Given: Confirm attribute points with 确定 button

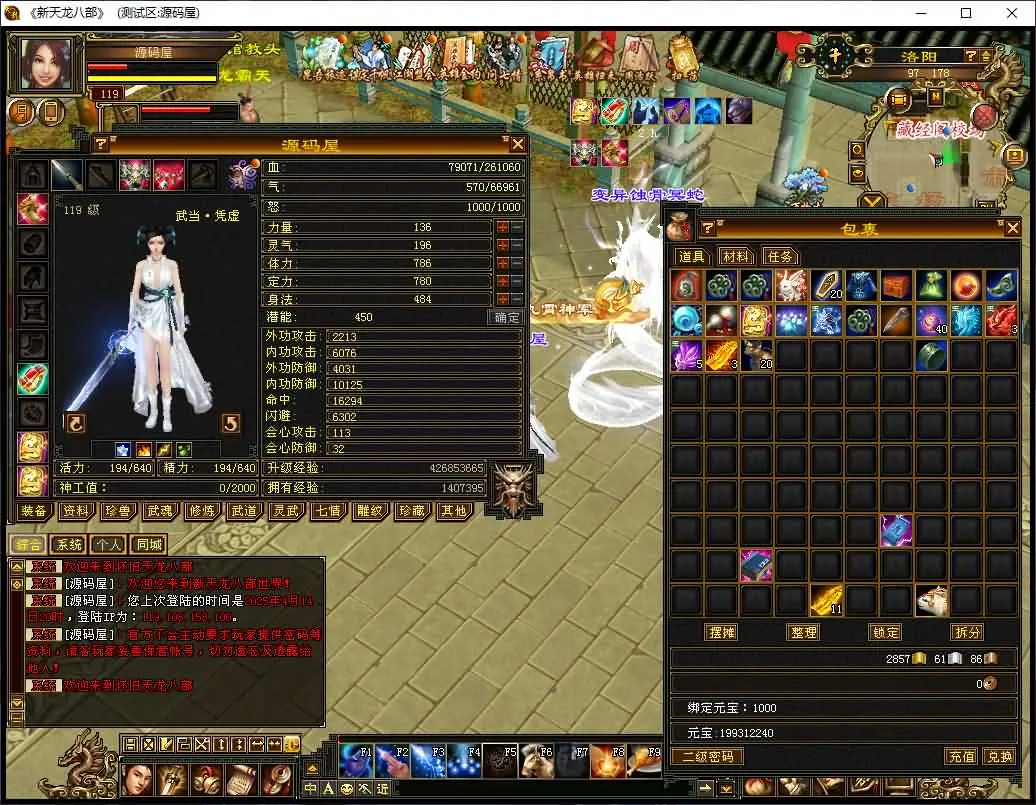Looking at the screenshot, I should 507,317.
